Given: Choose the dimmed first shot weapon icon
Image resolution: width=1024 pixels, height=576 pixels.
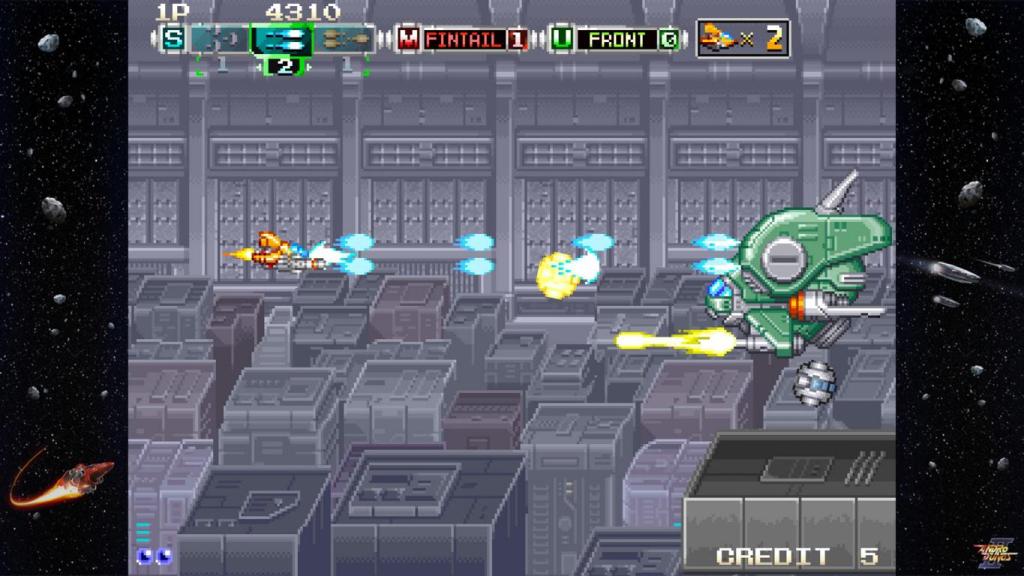Looking at the screenshot, I should click(220, 40).
